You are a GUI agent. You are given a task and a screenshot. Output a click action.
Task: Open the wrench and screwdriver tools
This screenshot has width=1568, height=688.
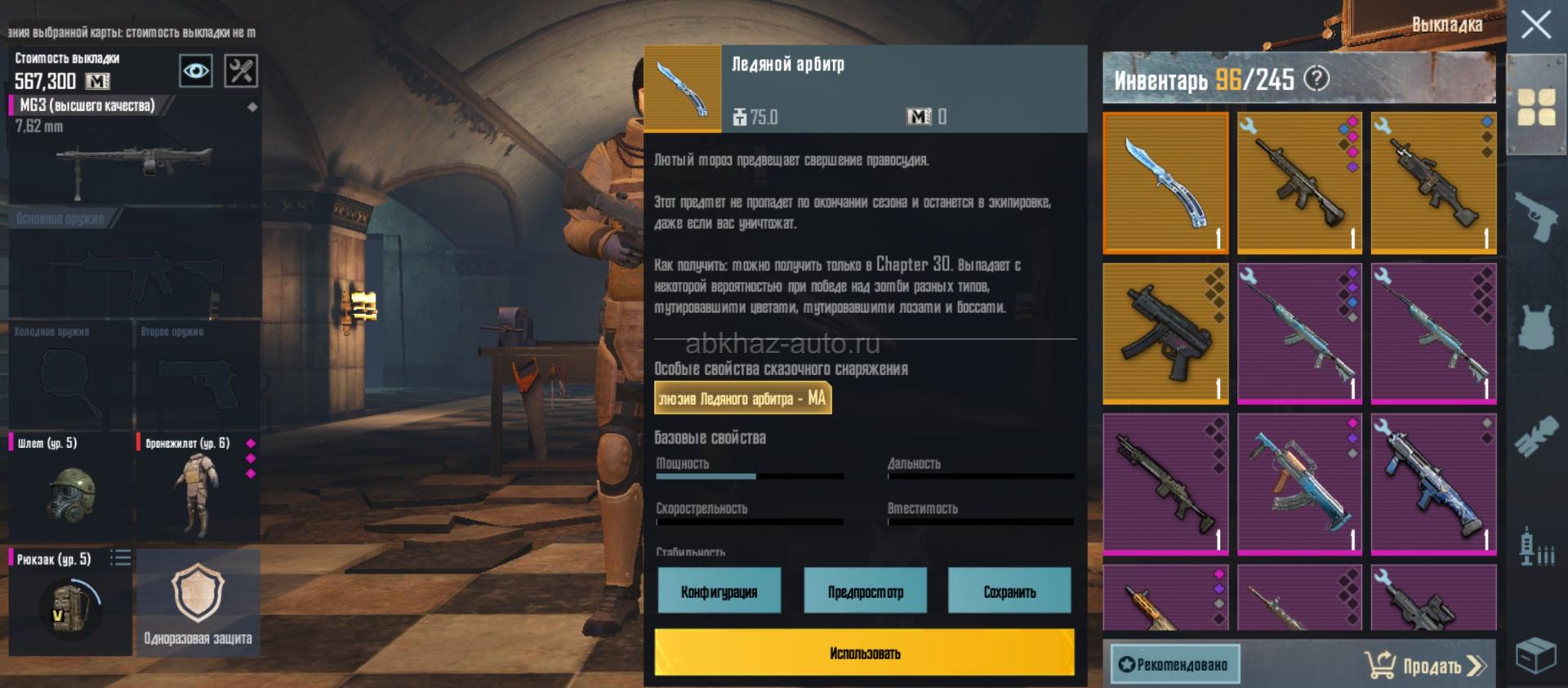(x=241, y=71)
